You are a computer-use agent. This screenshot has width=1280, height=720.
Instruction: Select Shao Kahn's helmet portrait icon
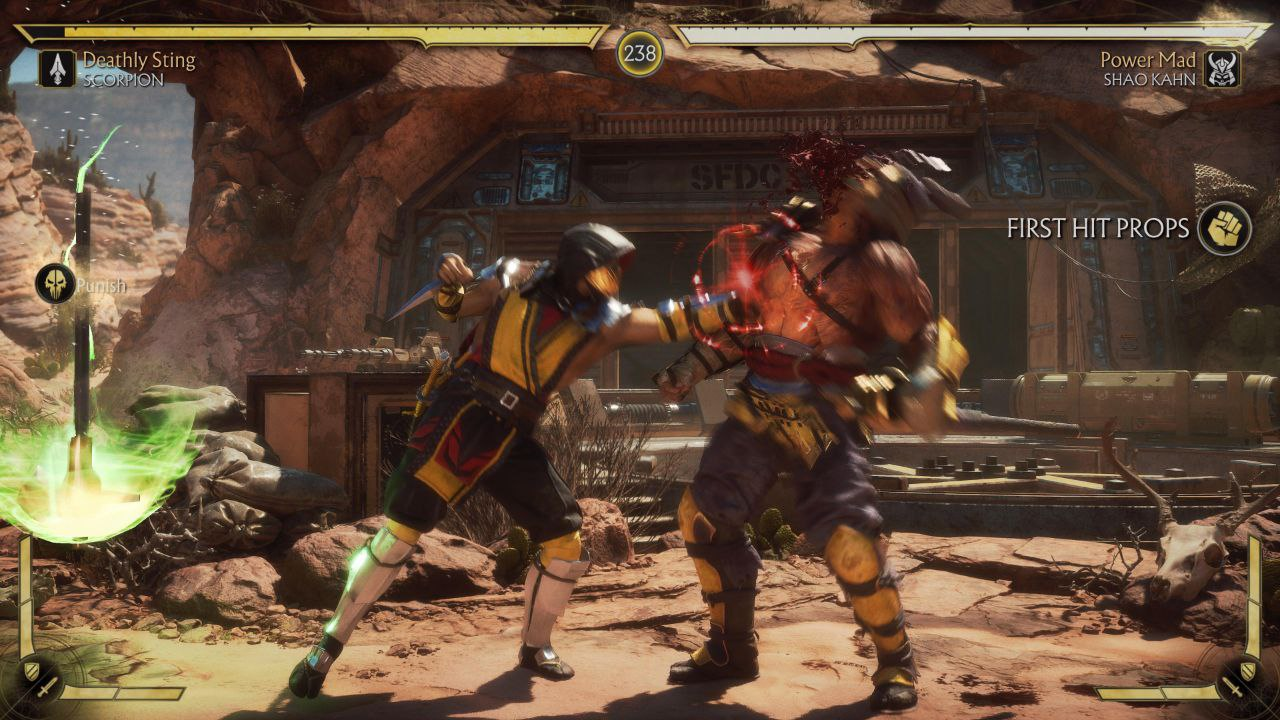[x=1222, y=69]
